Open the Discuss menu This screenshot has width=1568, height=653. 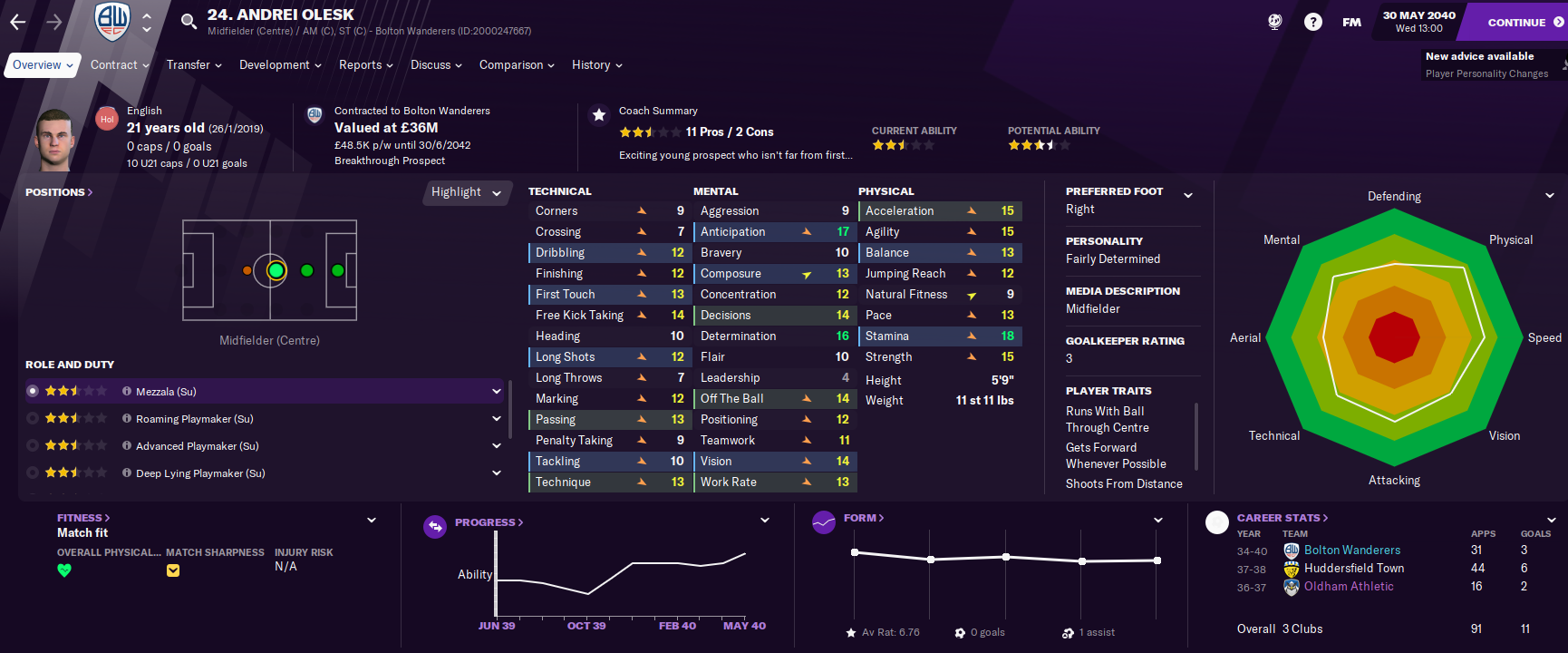click(435, 65)
